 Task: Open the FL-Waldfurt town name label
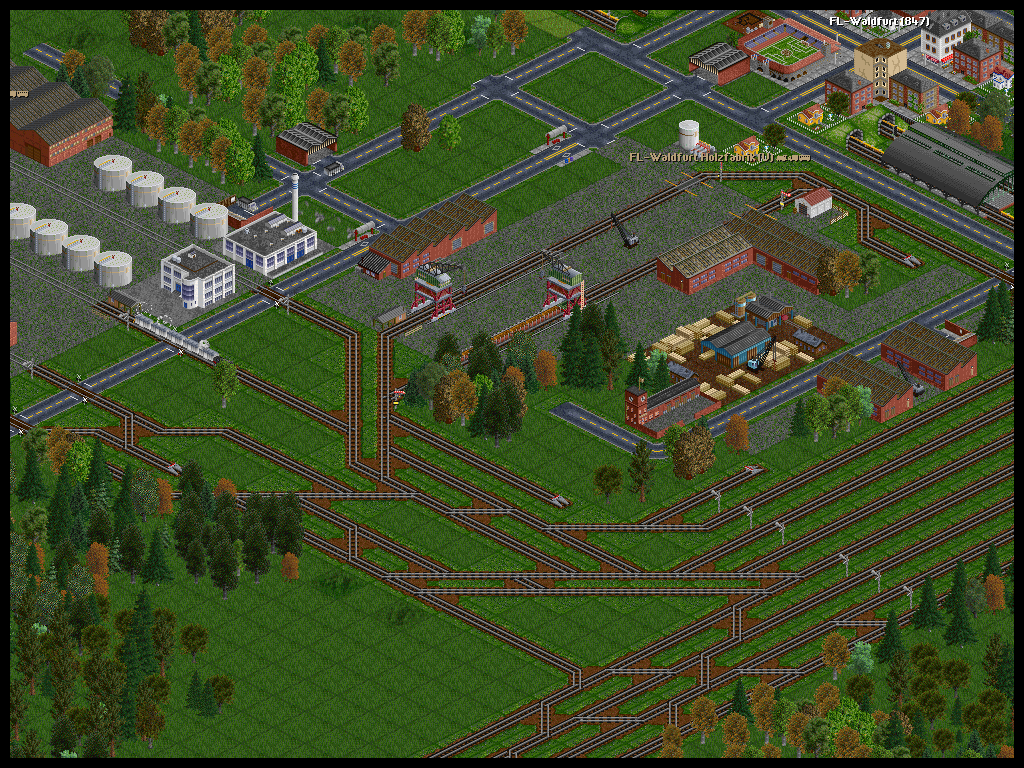click(x=879, y=21)
